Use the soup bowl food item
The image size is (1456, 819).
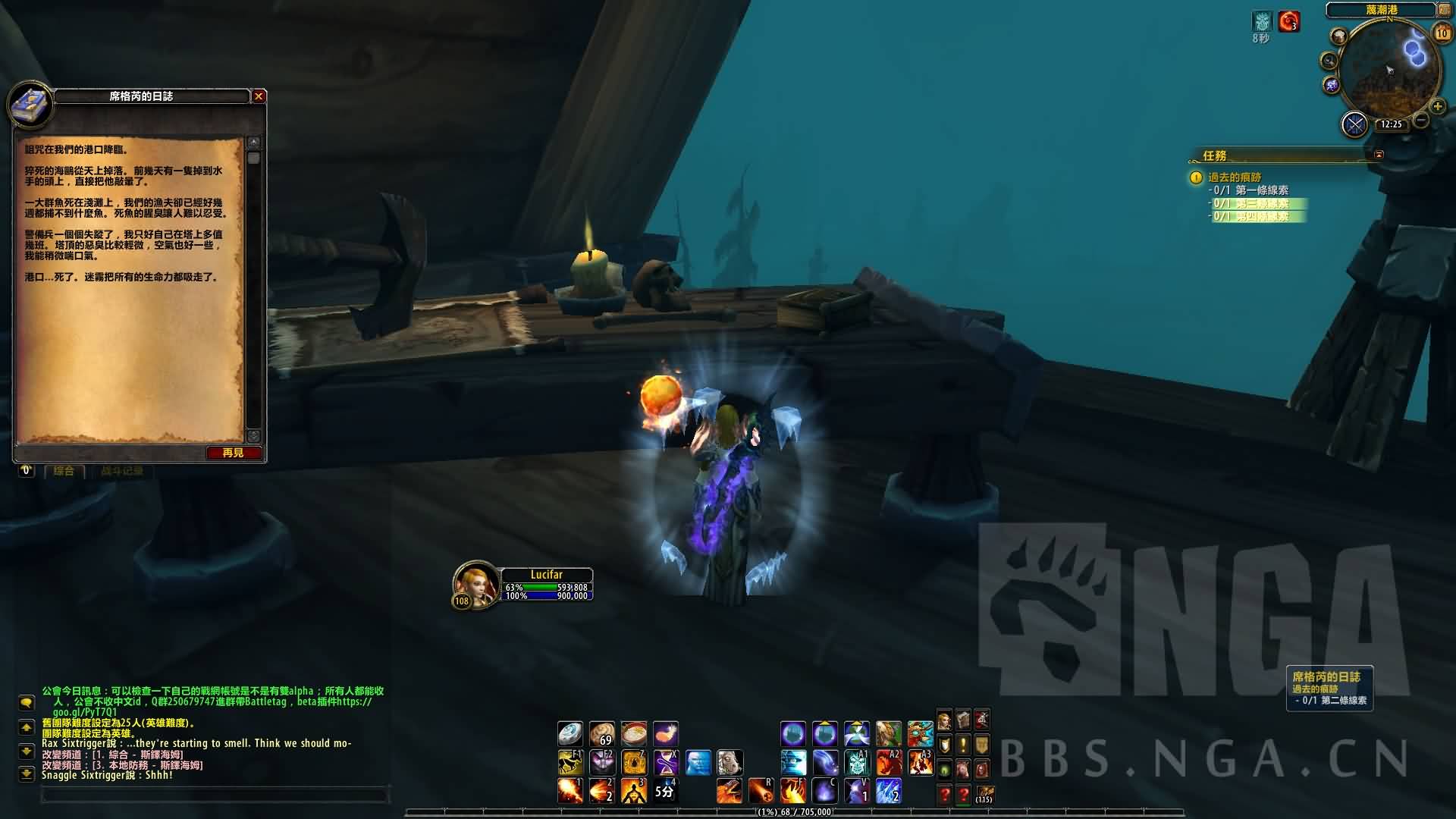[x=633, y=733]
